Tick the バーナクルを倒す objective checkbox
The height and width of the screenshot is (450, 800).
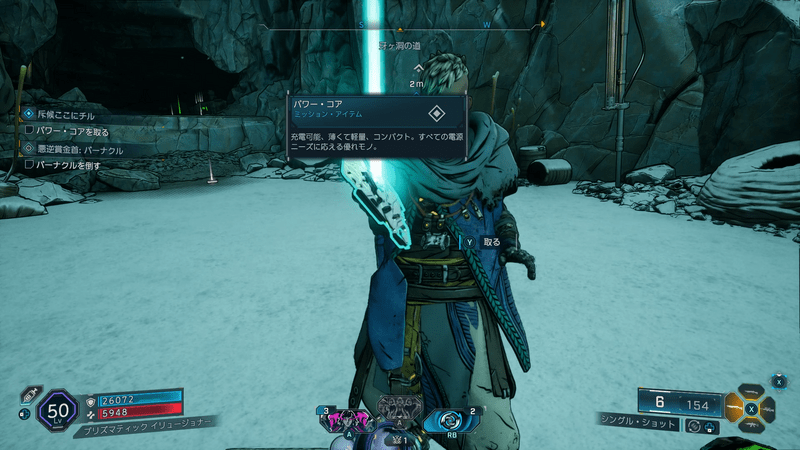(30, 164)
